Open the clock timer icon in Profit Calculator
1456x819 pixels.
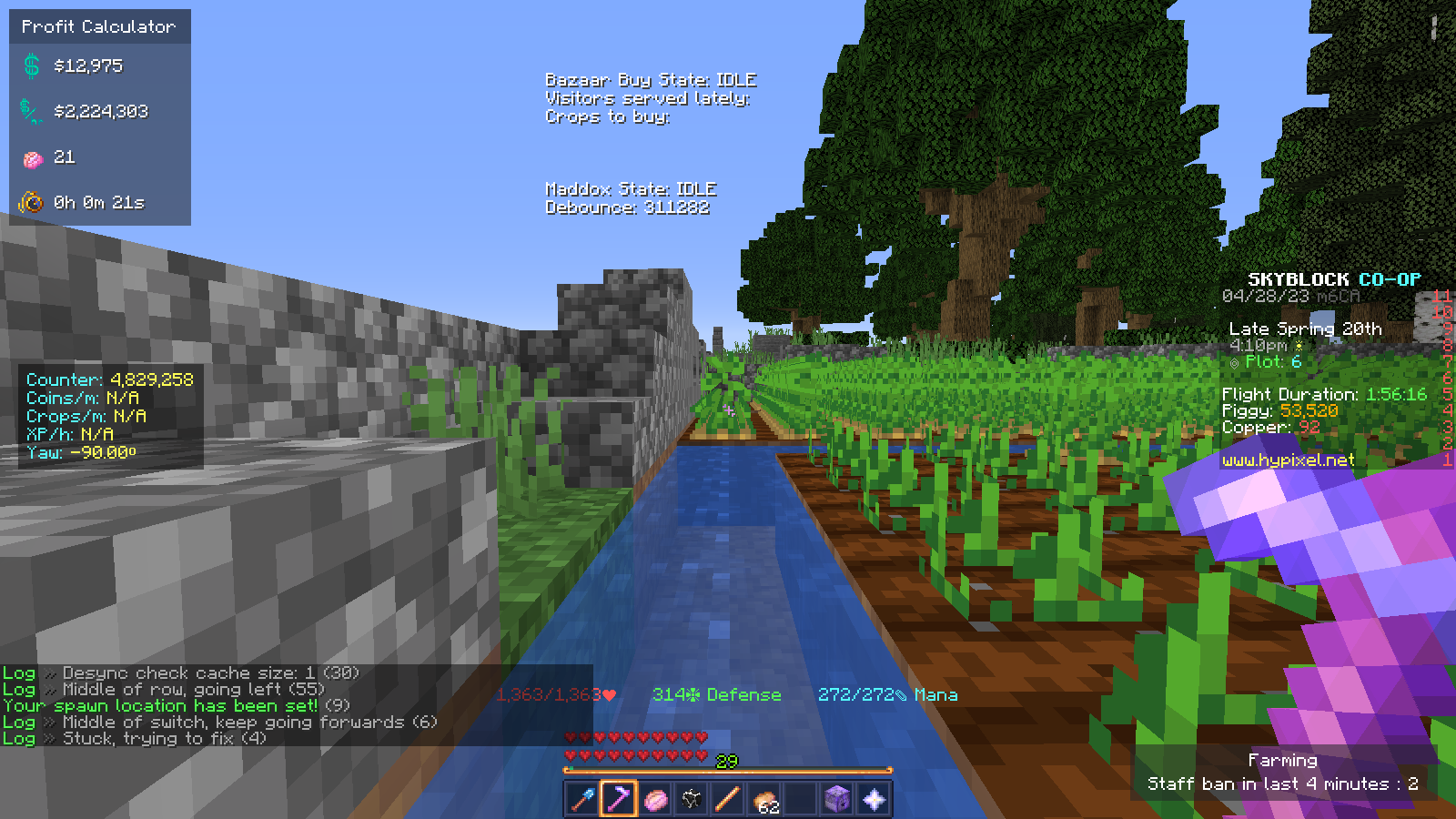pos(32,203)
